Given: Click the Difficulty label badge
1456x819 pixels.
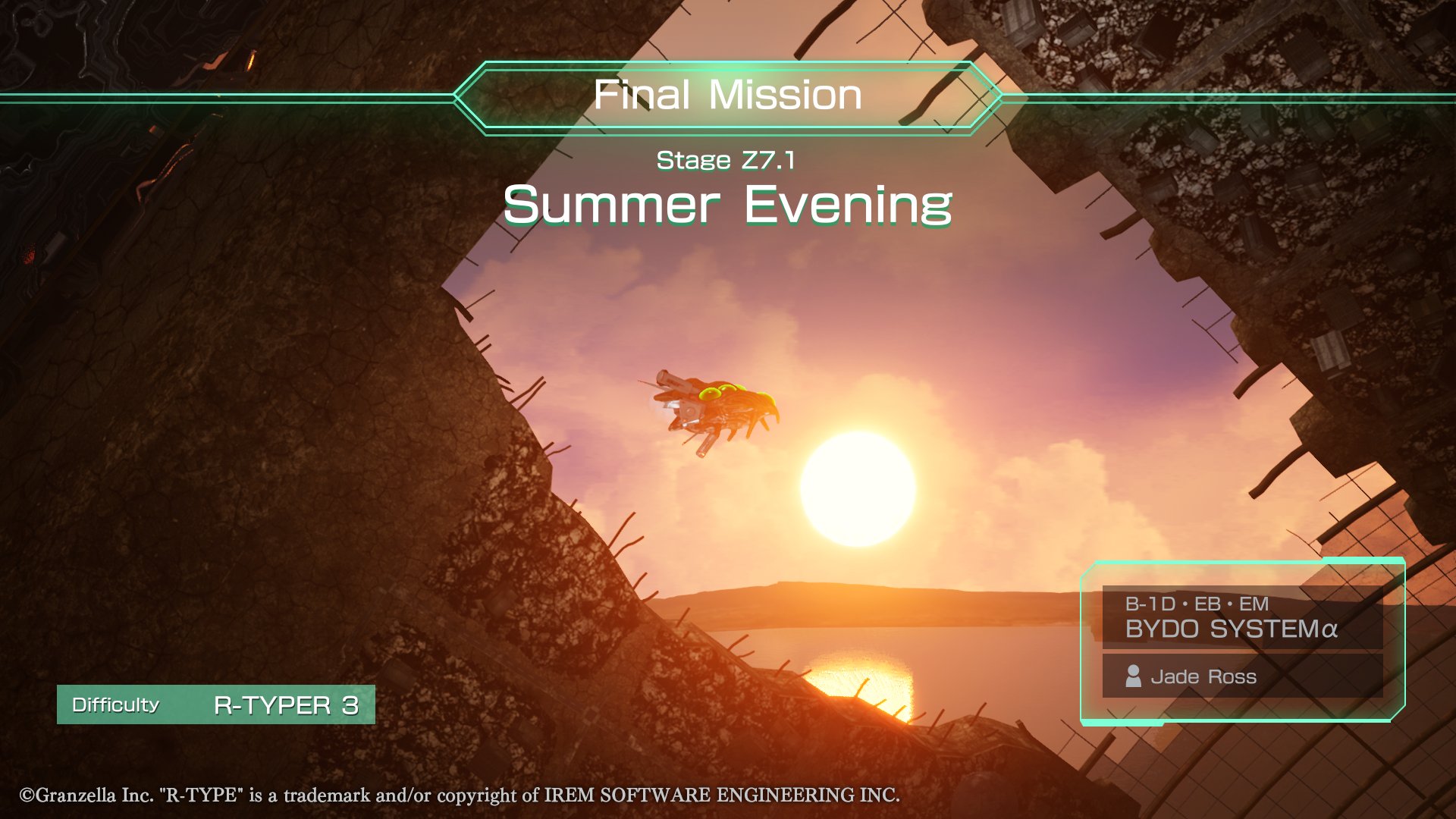Looking at the screenshot, I should click(114, 705).
